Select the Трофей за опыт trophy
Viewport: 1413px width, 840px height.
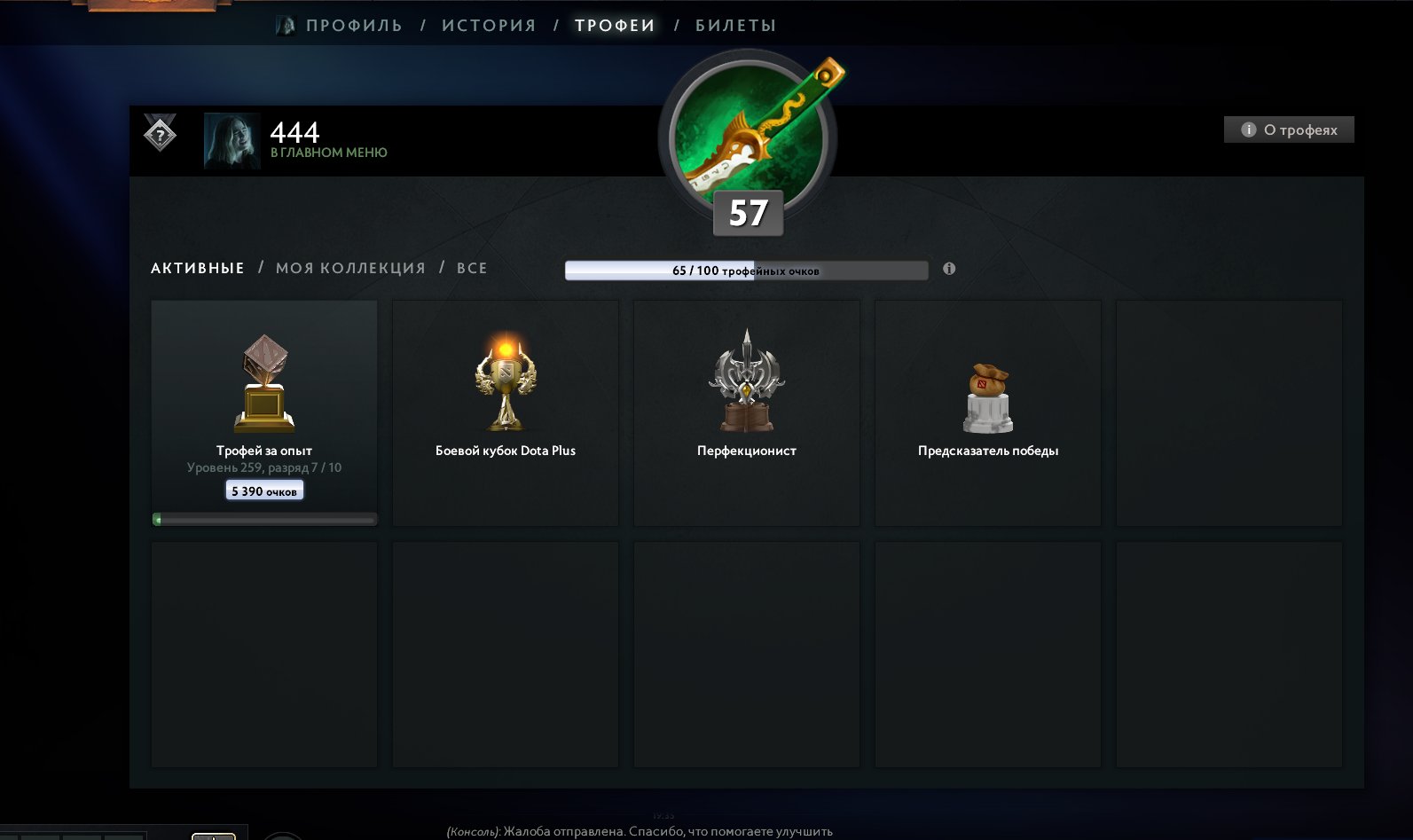click(264, 412)
